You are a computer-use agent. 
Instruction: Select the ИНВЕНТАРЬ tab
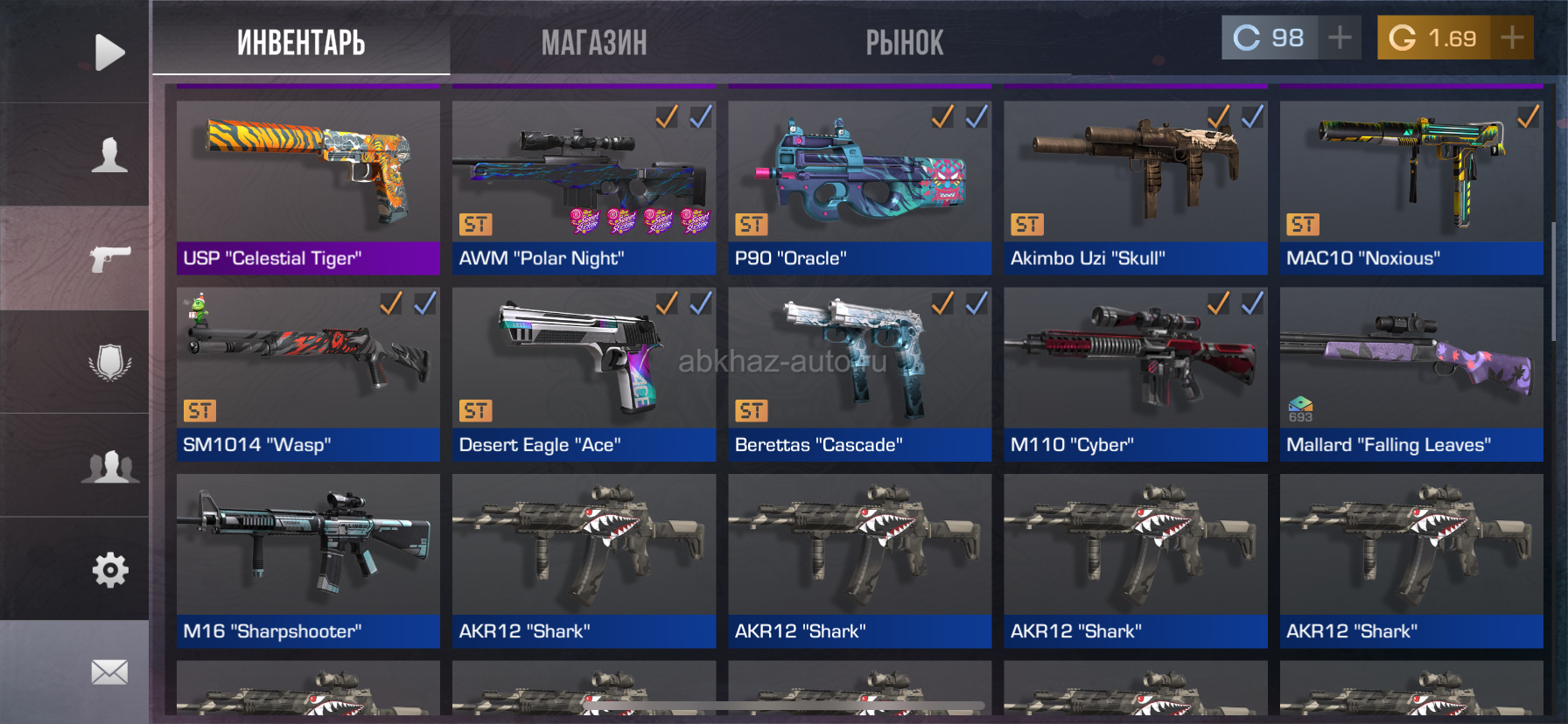tap(301, 42)
